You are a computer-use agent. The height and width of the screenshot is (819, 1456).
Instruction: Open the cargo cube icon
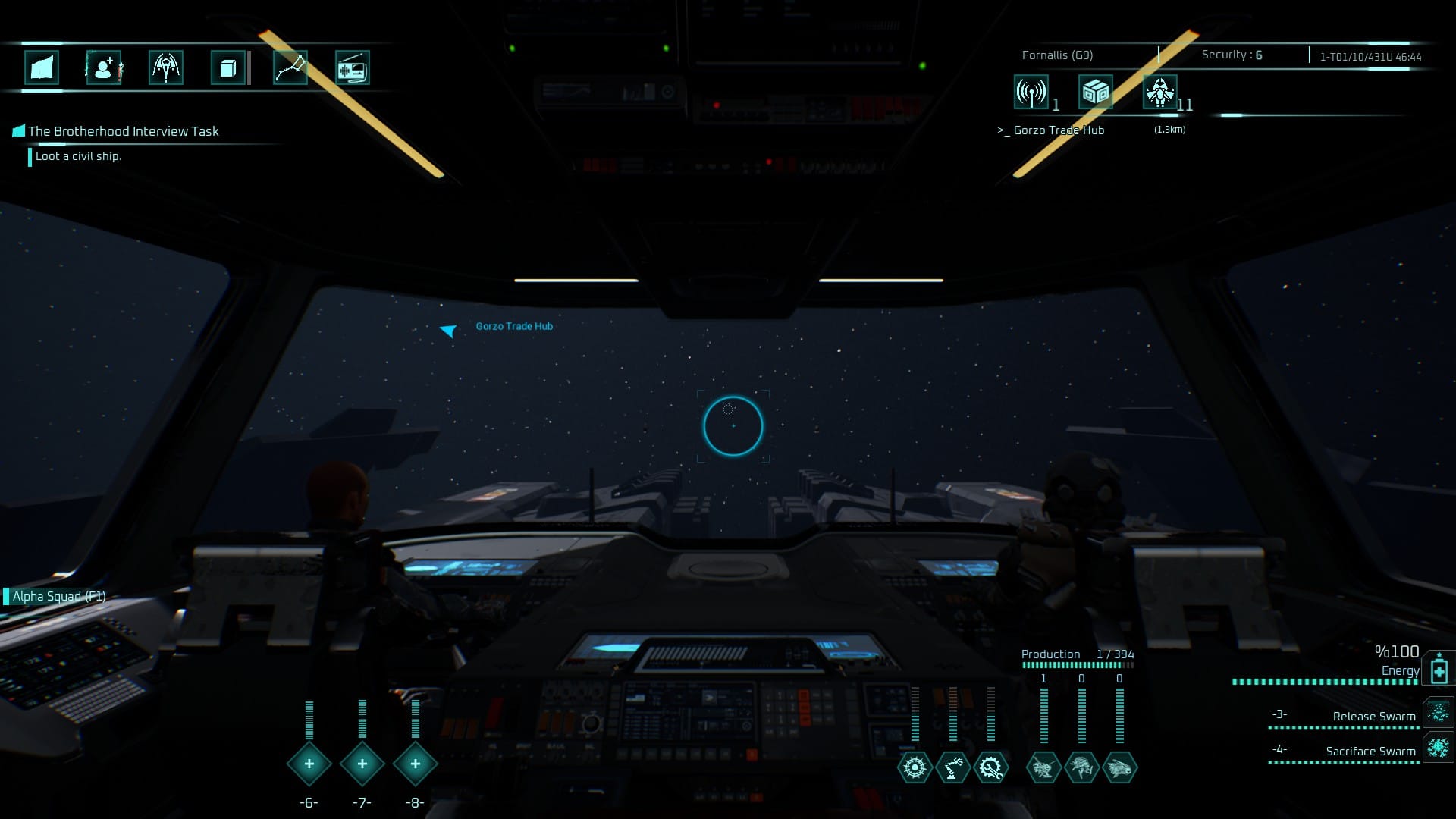(227, 68)
